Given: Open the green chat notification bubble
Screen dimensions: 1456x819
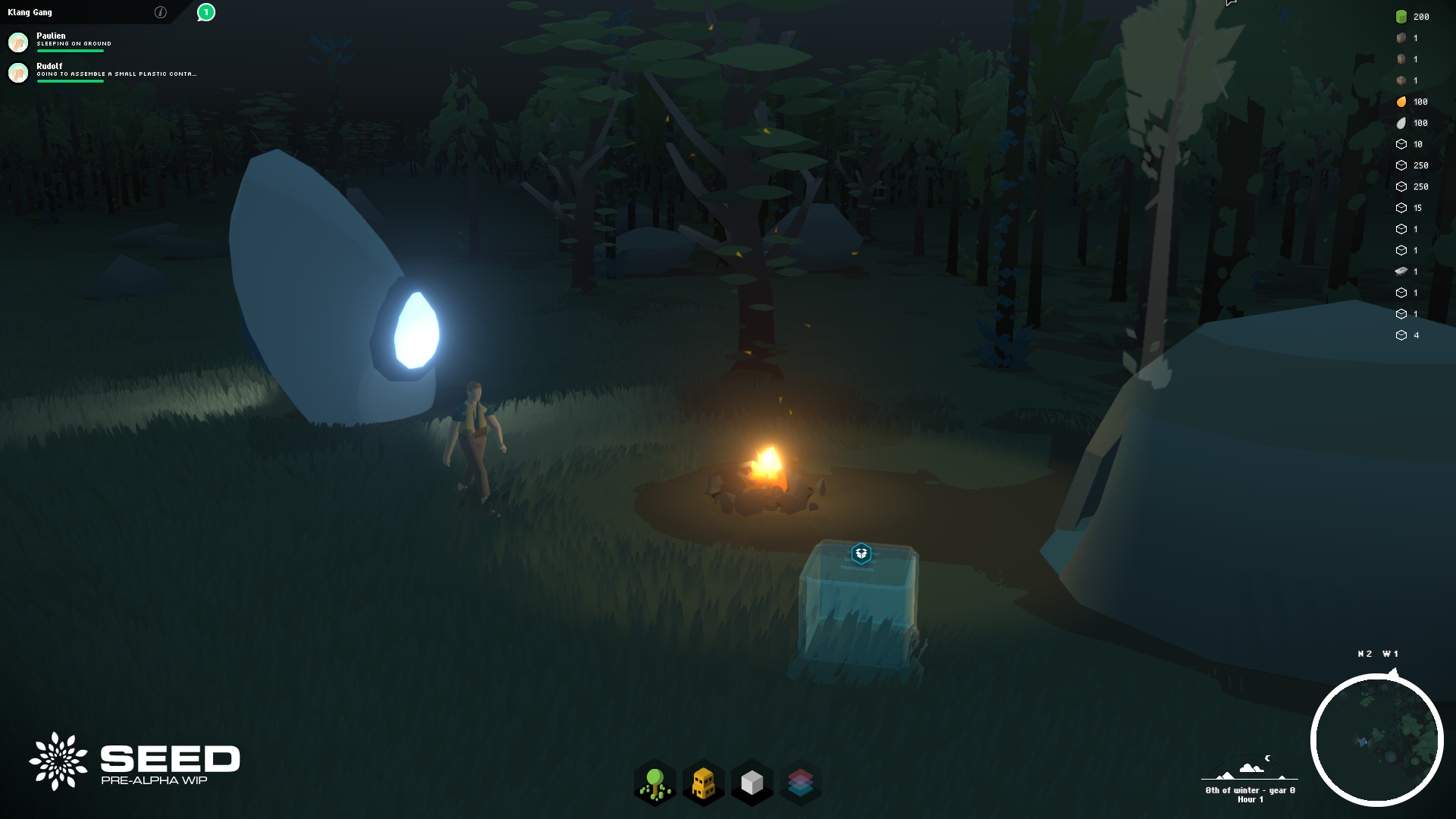Looking at the screenshot, I should [x=206, y=12].
